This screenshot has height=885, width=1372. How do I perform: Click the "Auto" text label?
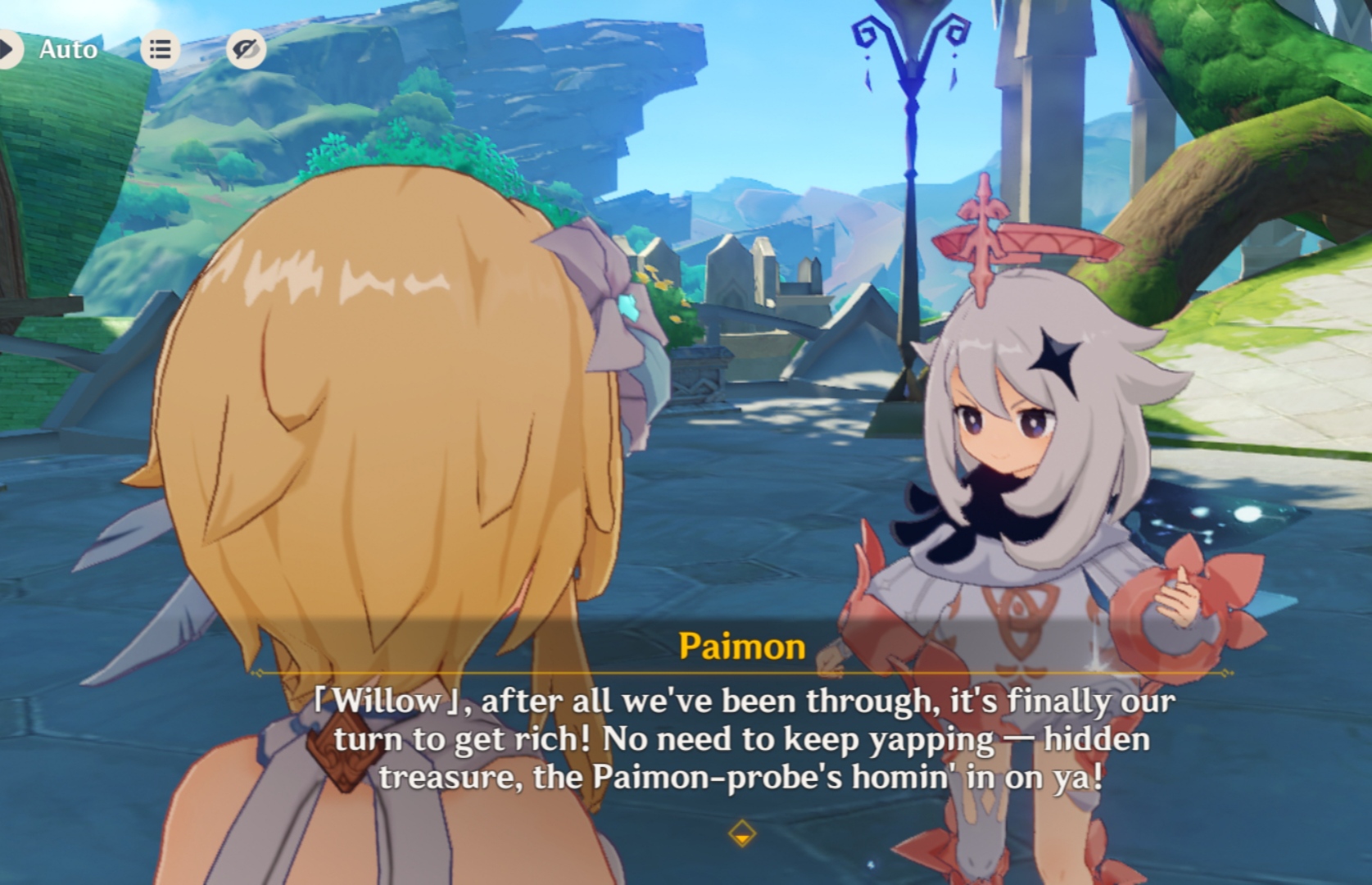(x=68, y=49)
